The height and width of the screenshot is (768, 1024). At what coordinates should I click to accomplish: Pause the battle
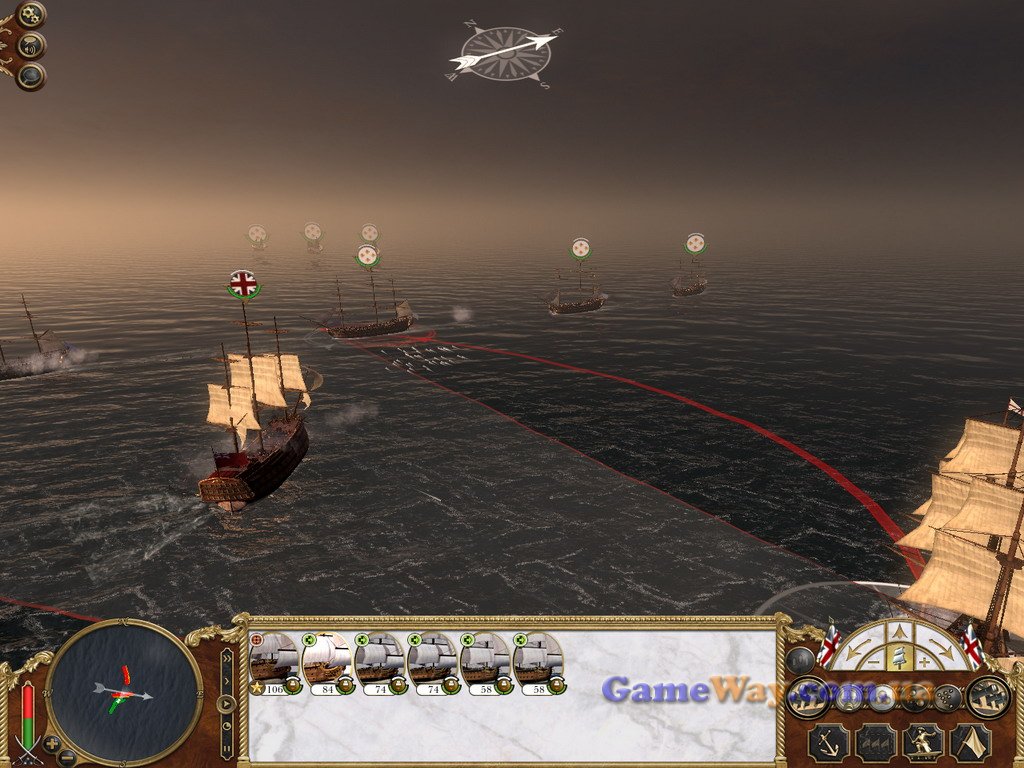coord(227,747)
